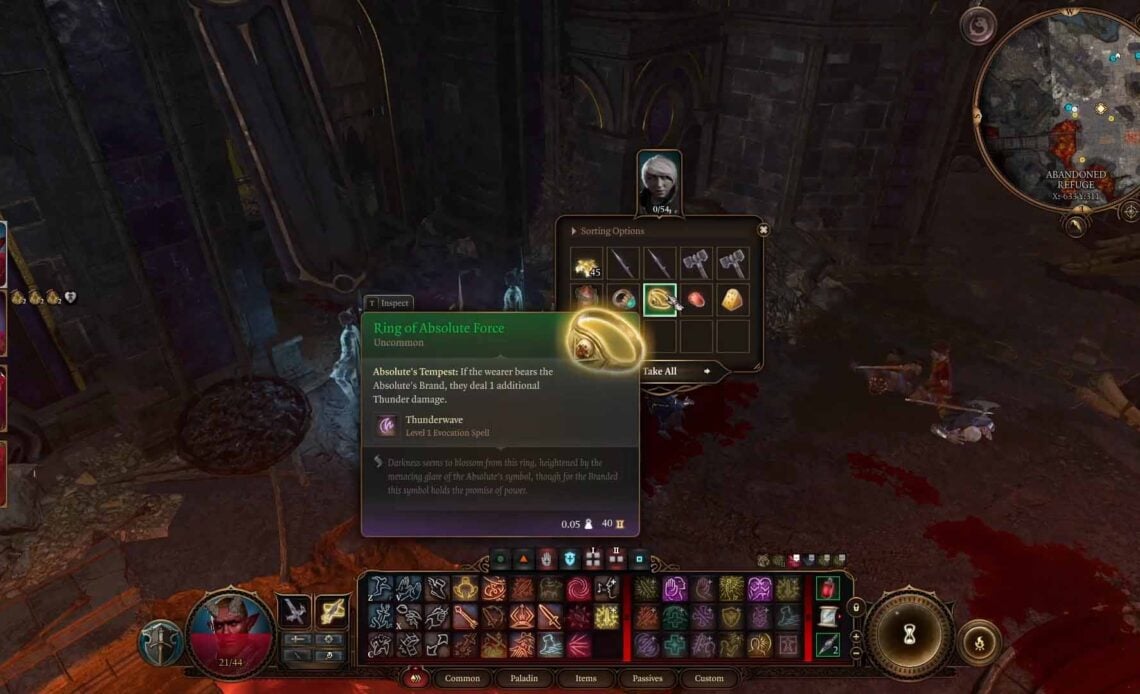Image resolution: width=1140 pixels, height=694 pixels.
Task: Toggle the hotbar lock padlock
Action: 855,606
